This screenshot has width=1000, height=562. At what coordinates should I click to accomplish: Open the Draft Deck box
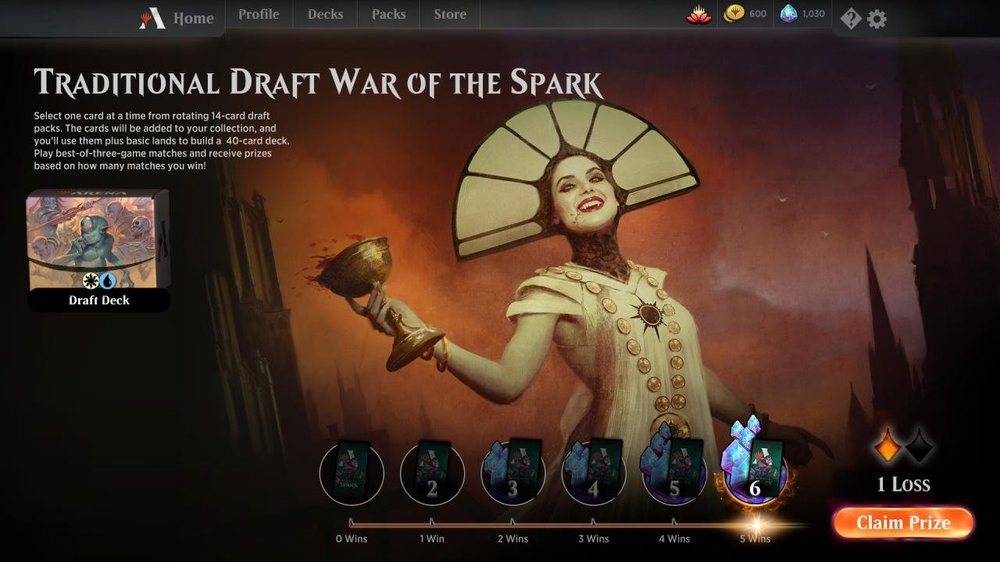click(x=98, y=250)
